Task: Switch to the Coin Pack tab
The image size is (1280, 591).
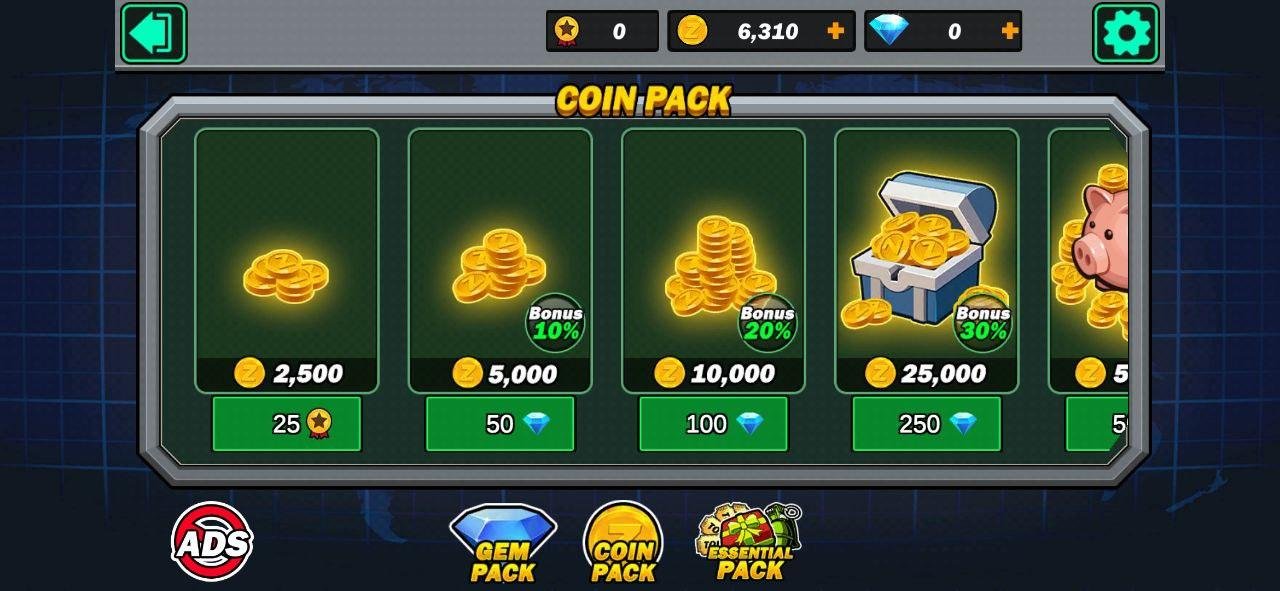Action: [623, 545]
